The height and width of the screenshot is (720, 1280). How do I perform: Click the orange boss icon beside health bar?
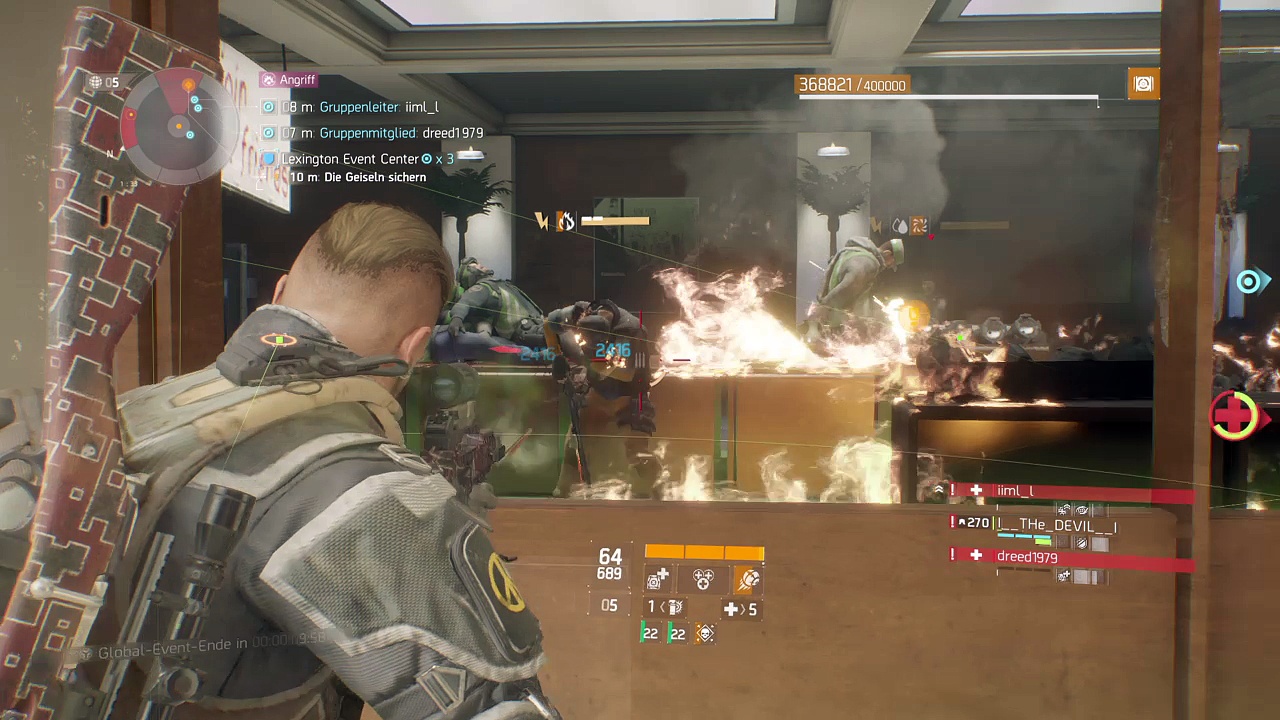1143,85
